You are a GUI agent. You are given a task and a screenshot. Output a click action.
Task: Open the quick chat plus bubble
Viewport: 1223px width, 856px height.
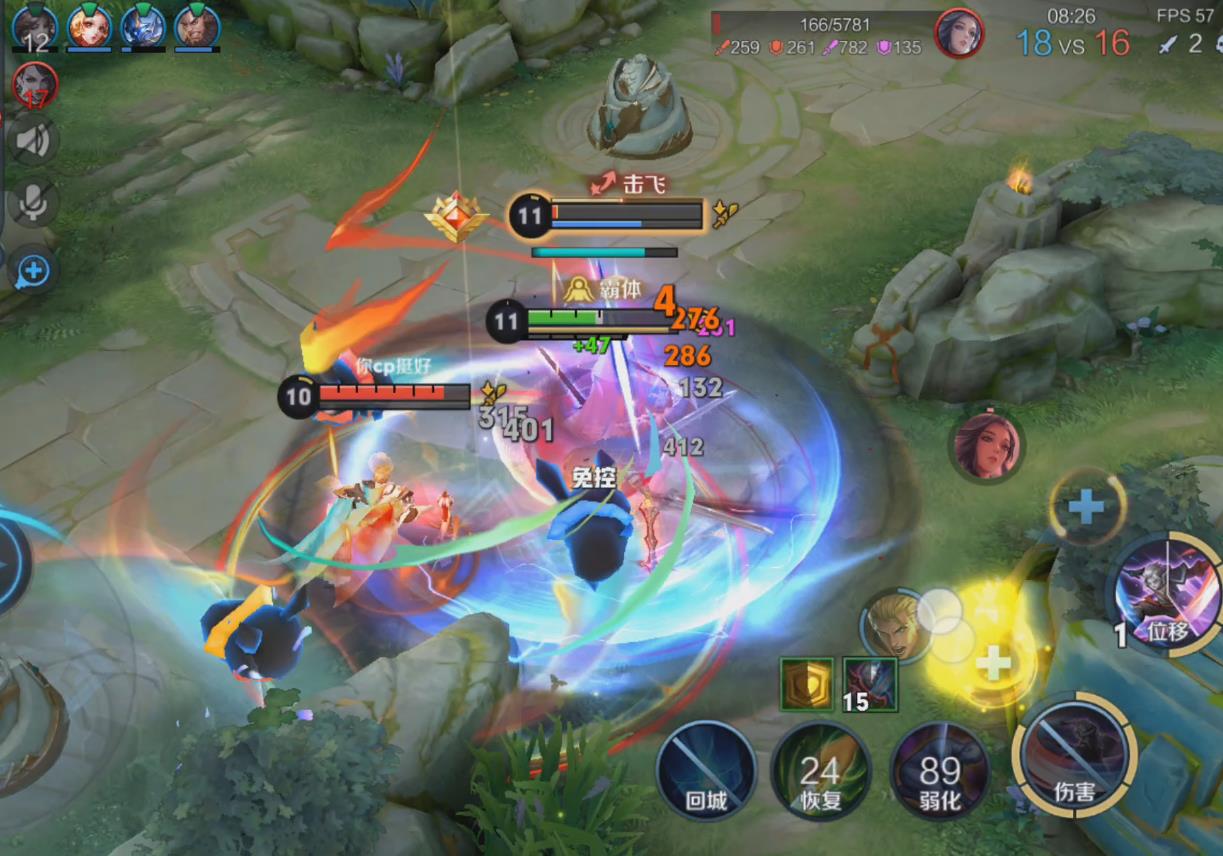pos(33,269)
